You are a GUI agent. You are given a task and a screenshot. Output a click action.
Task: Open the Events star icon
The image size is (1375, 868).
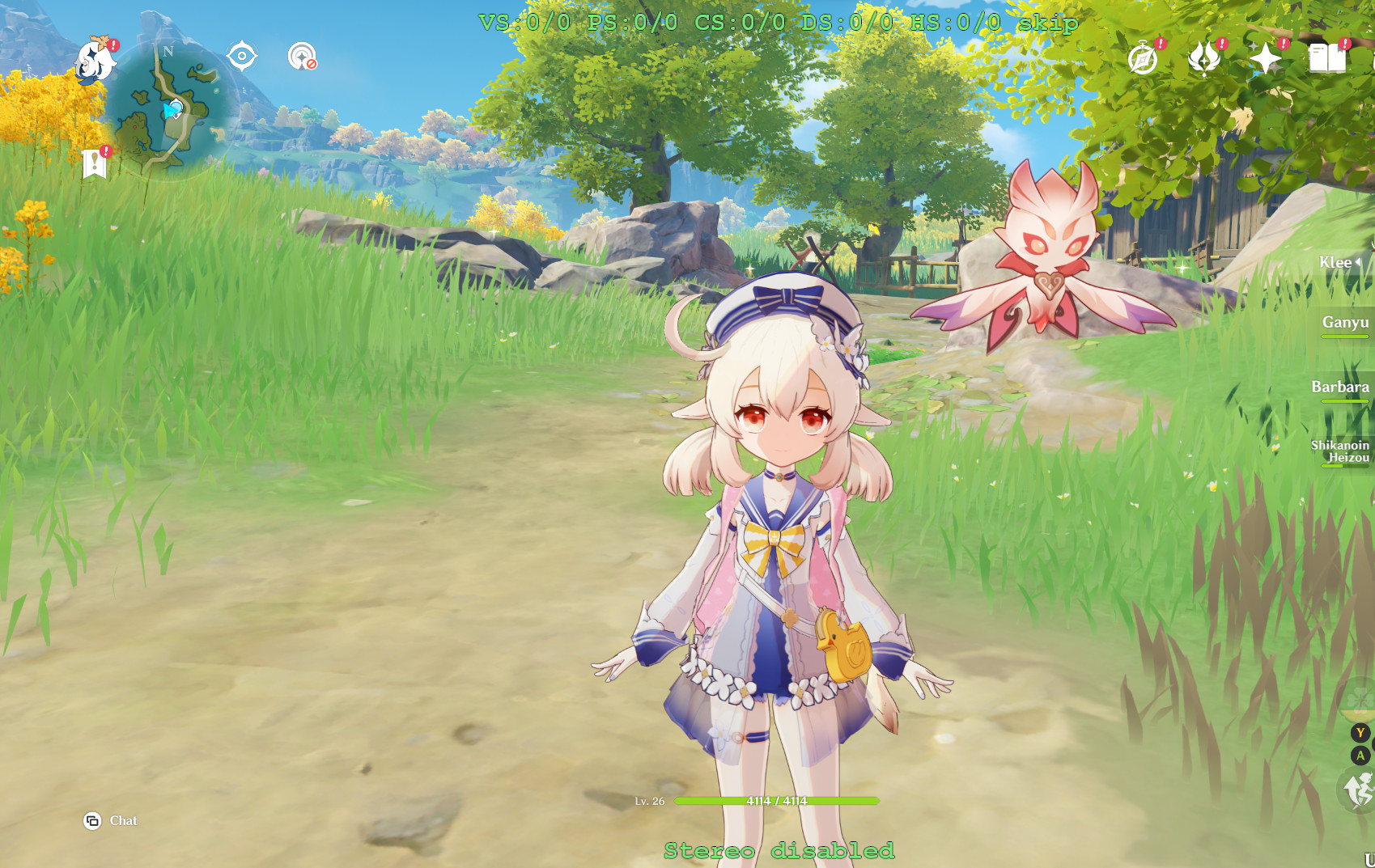[1267, 57]
